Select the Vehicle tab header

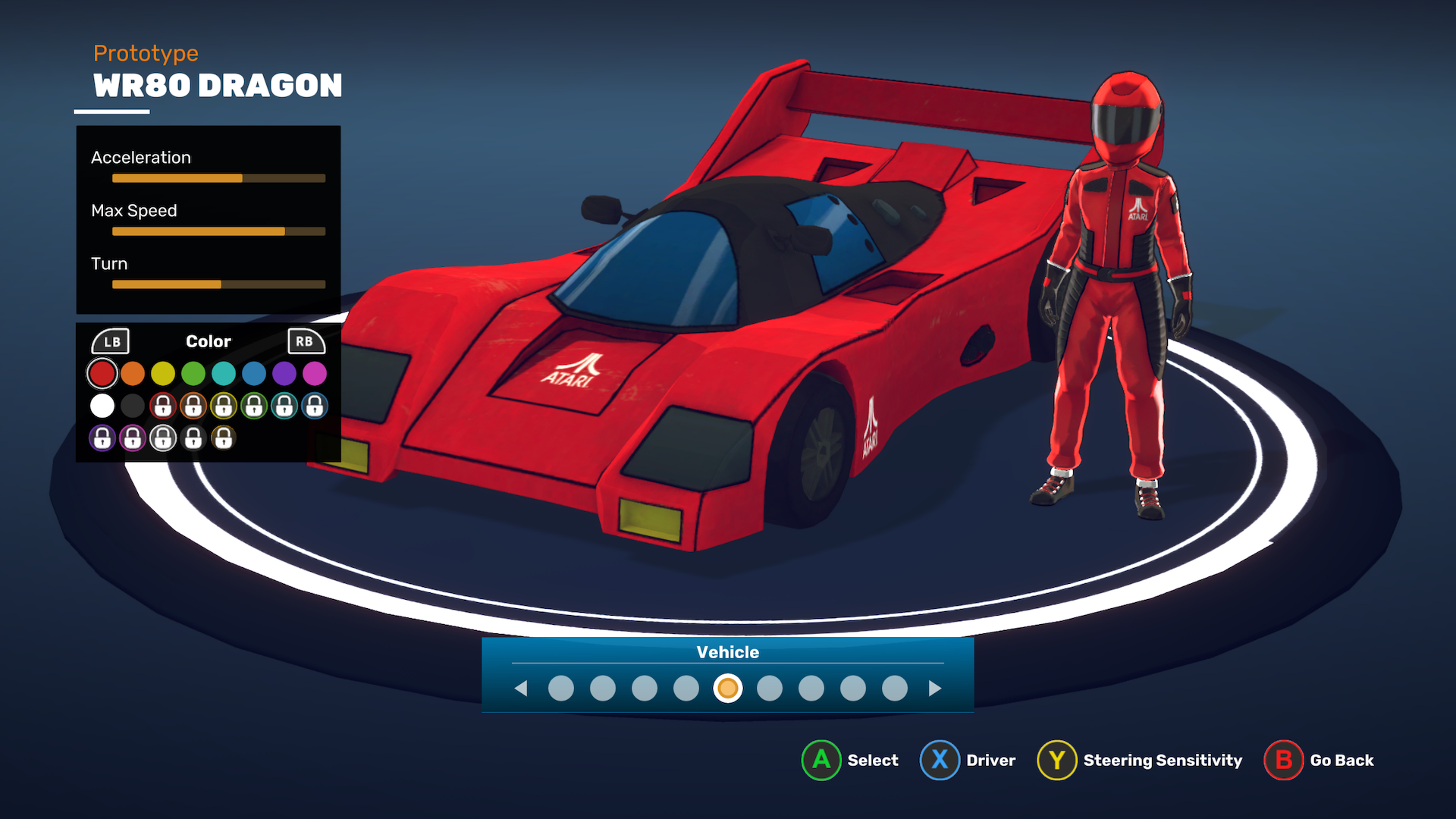[727, 651]
